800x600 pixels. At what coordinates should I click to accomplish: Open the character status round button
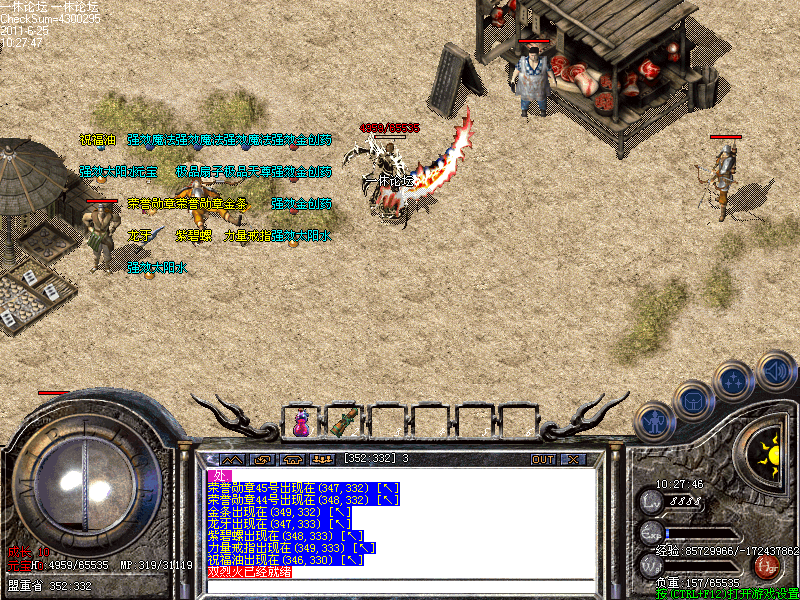[x=655, y=423]
